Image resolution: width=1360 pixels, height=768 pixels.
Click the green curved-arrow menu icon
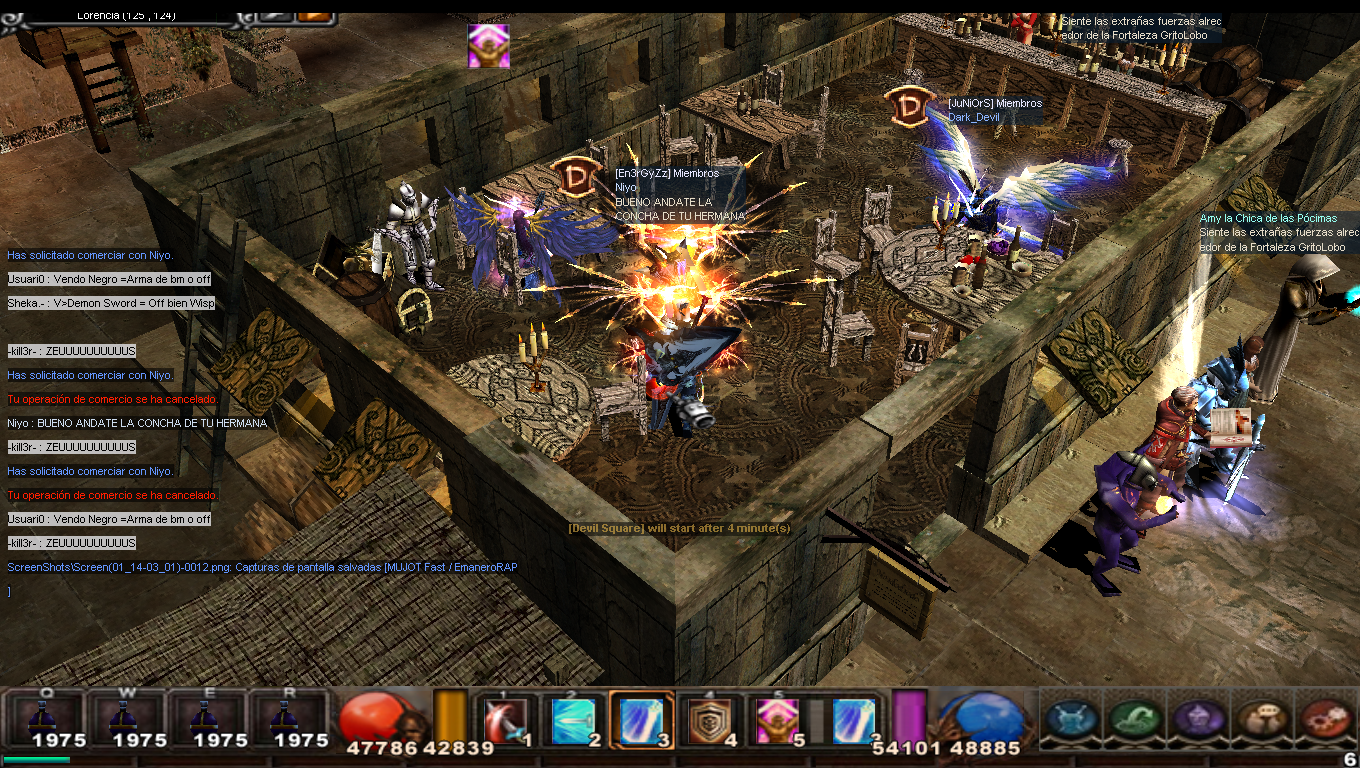coord(1134,718)
